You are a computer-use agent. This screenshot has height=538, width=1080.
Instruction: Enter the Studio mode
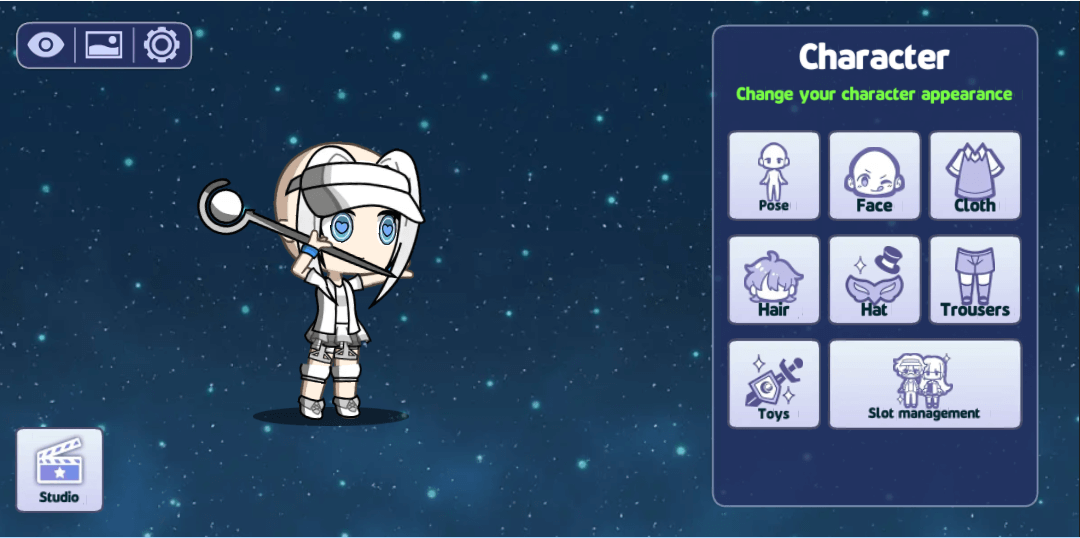[59, 470]
